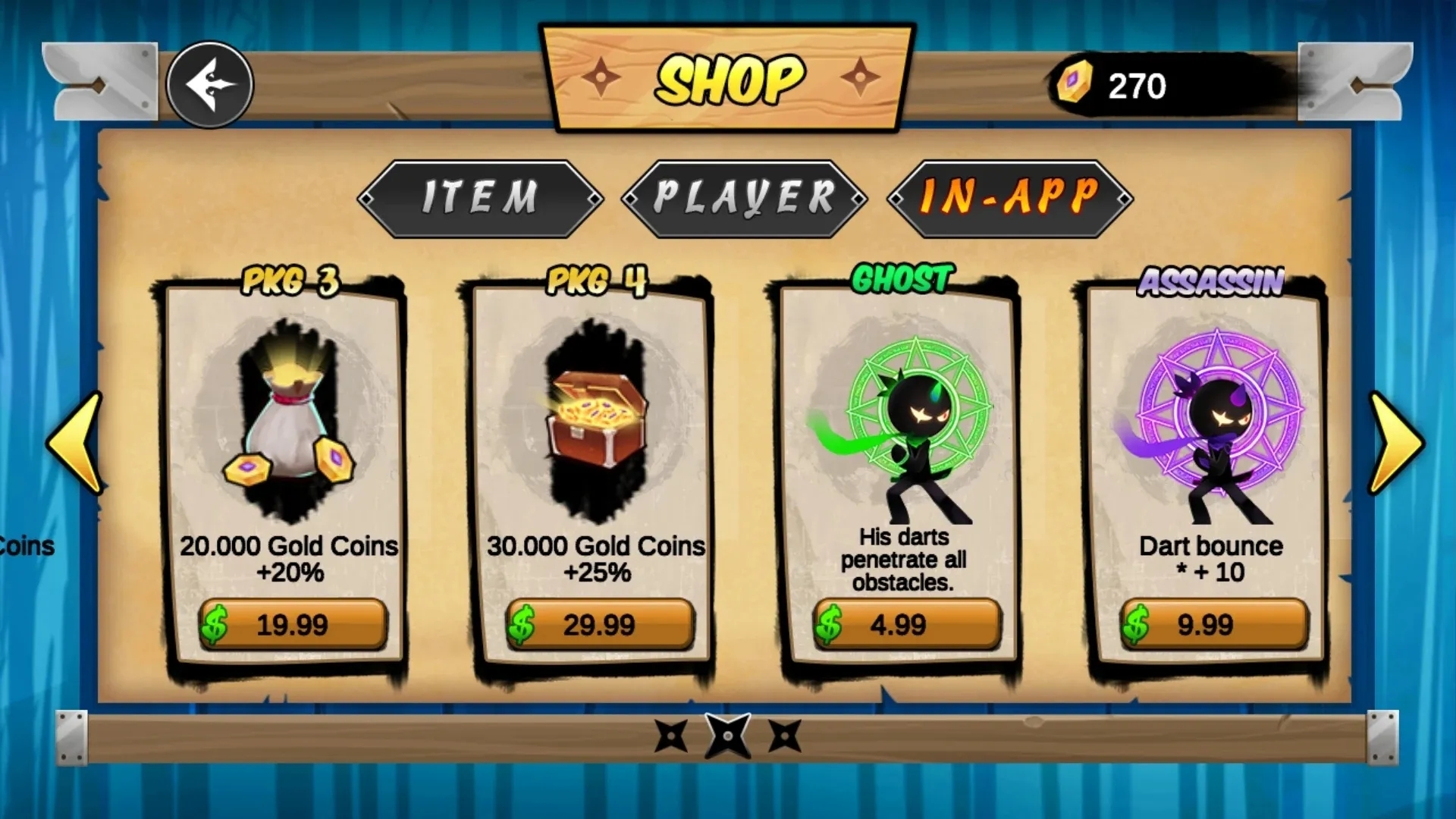Switch to the ITEM tab
The width and height of the screenshot is (1456, 819).
click(480, 199)
